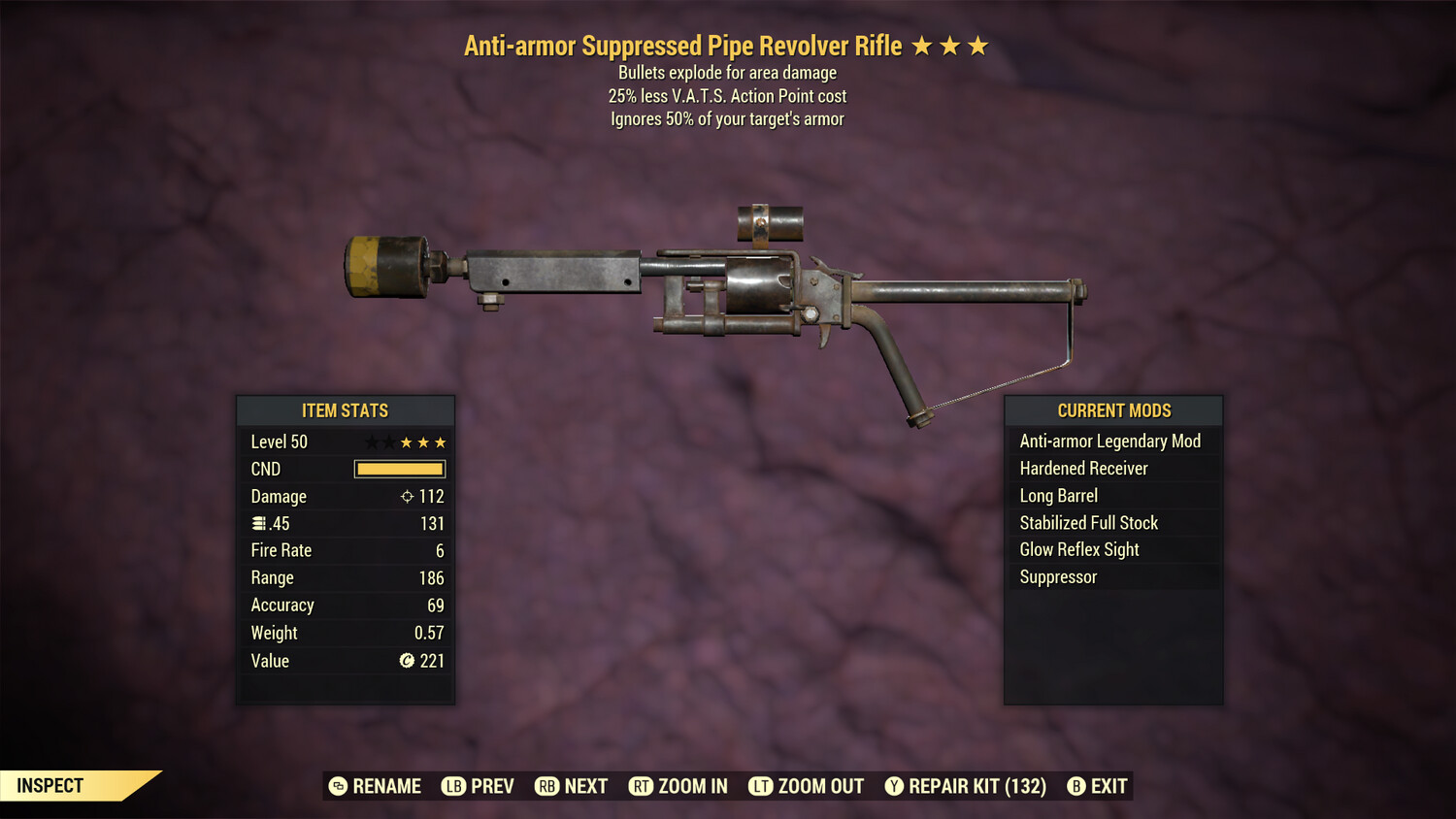Click the CURRENT MODS panel header
The image size is (1456, 819).
pyautogui.click(x=1112, y=410)
